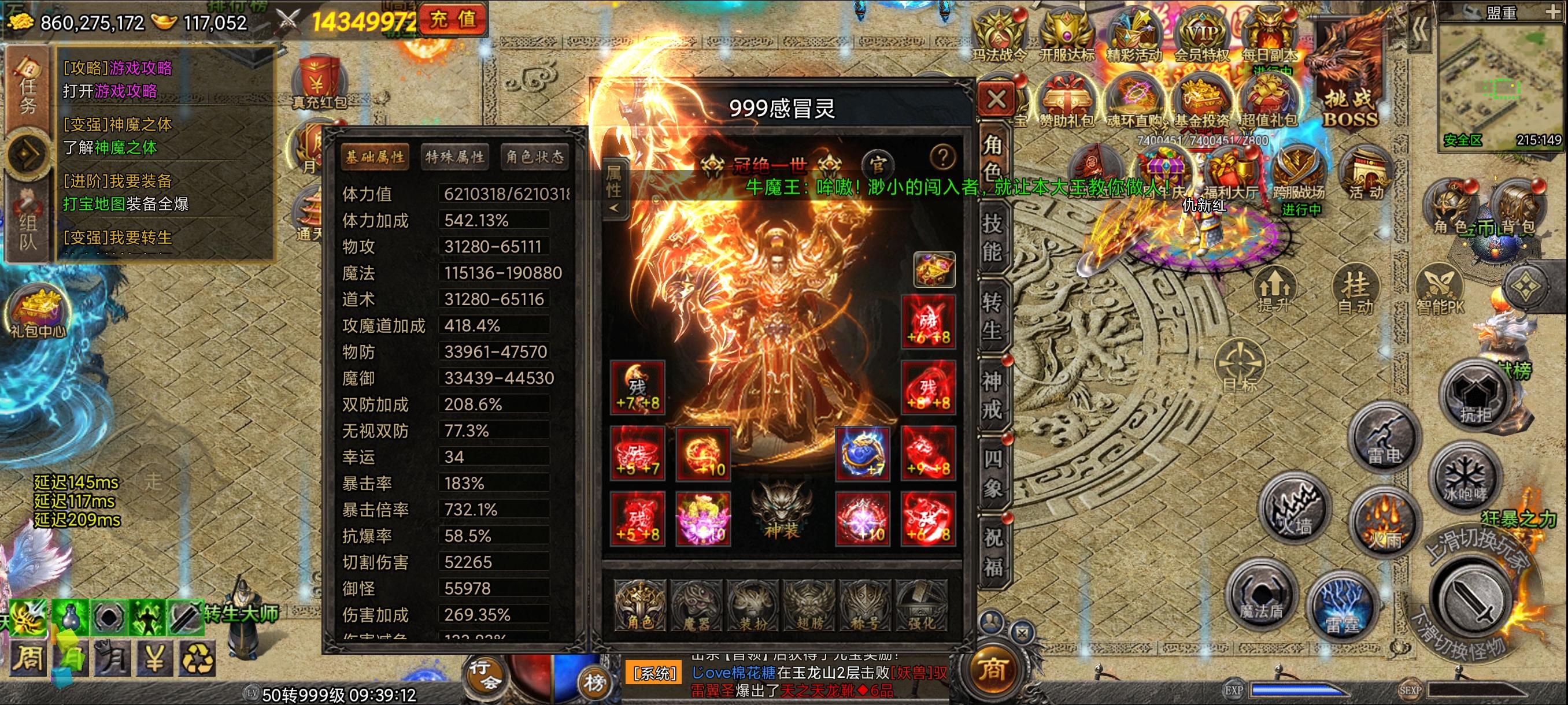Screen dimensions: 1568x705
Task: Click the 充值 recharge button
Action: tap(453, 20)
